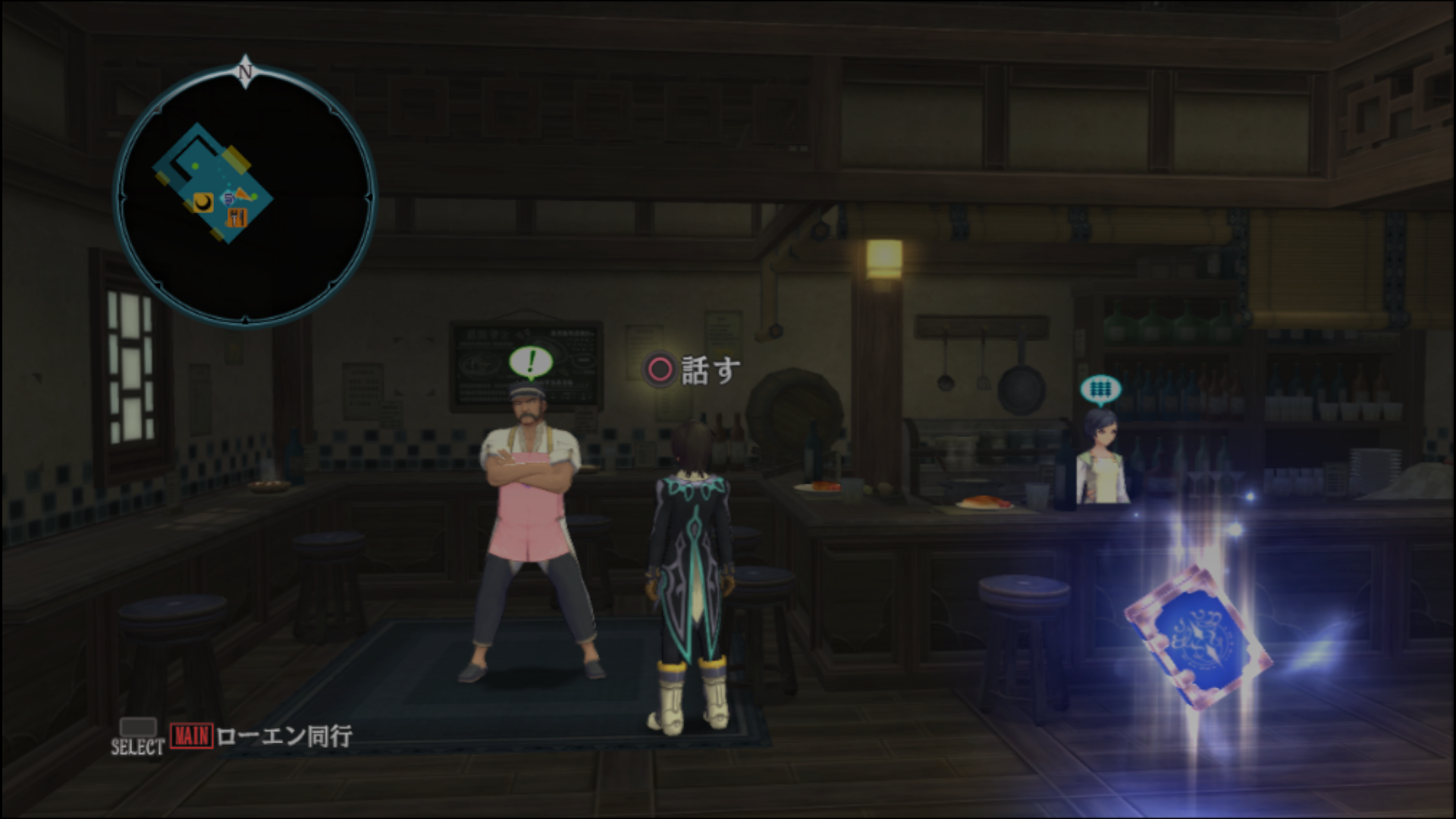The height and width of the screenshot is (819, 1456).
Task: Select the fork and knife marker on minimap
Action: click(237, 218)
